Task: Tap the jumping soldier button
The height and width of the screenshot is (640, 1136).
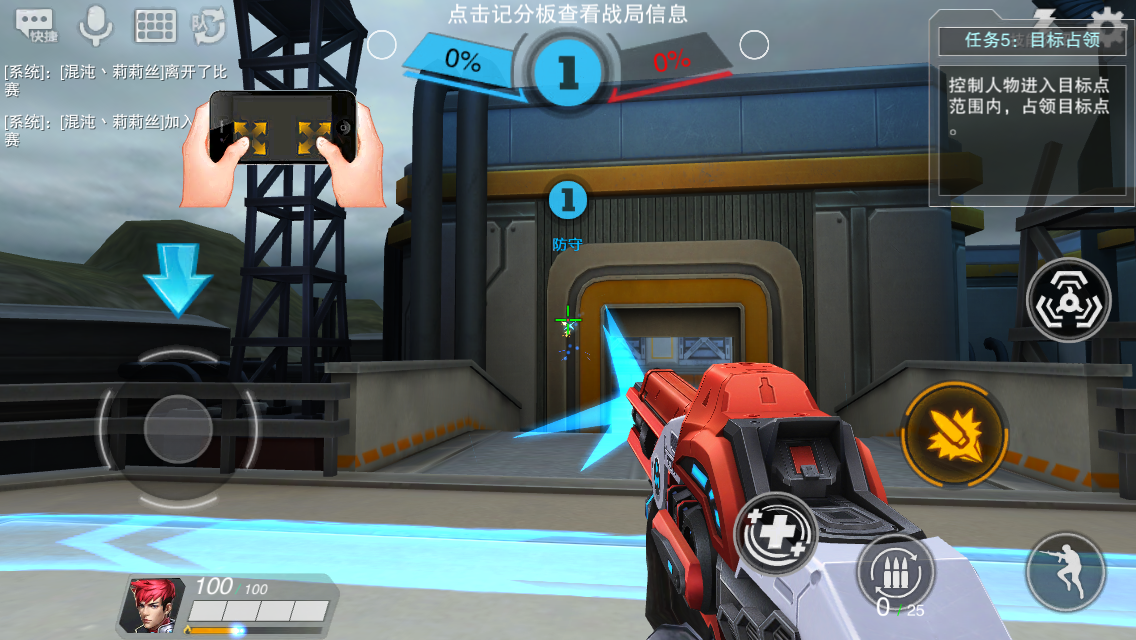Action: coord(1066,572)
